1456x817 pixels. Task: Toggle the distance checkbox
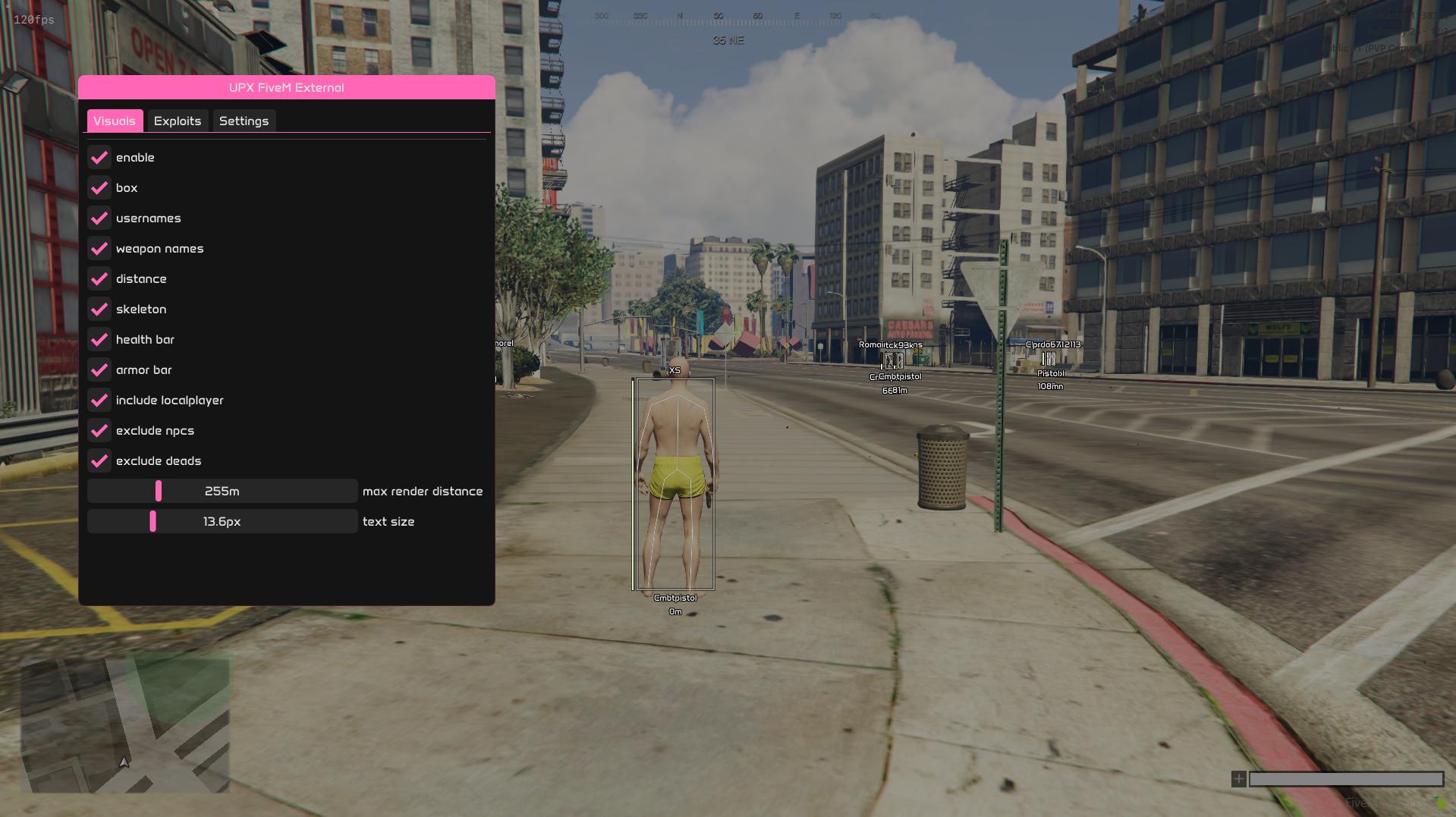point(99,279)
